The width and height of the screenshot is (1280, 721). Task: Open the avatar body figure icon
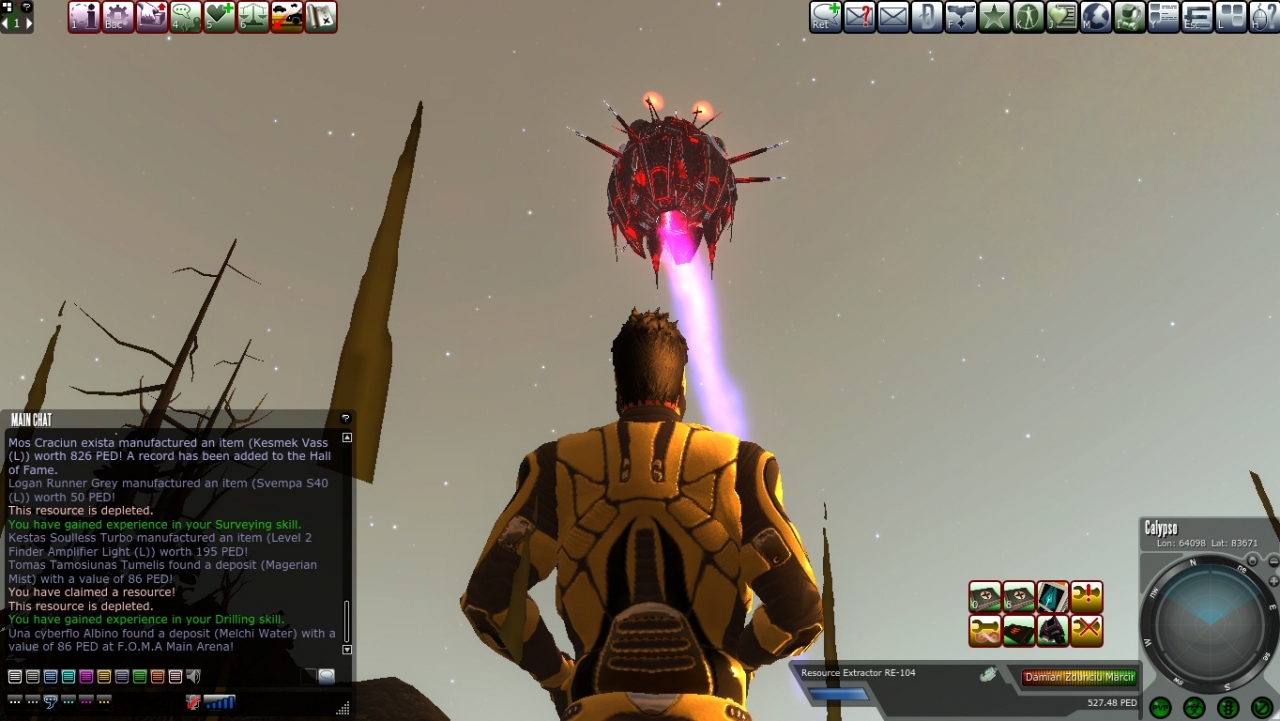coord(1028,17)
